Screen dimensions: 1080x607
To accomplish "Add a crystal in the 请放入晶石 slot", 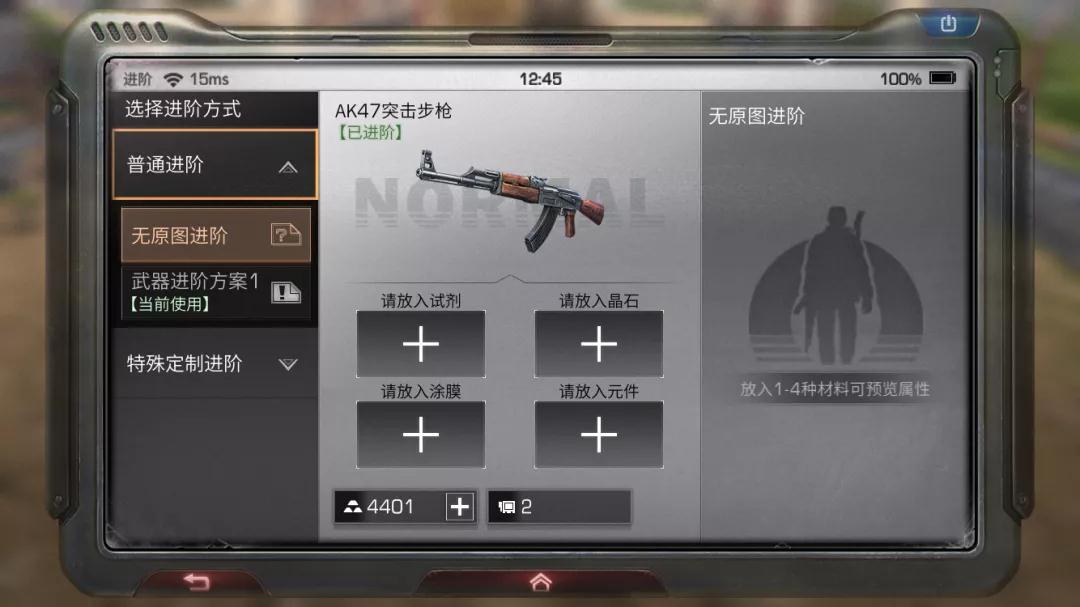I will (598, 344).
